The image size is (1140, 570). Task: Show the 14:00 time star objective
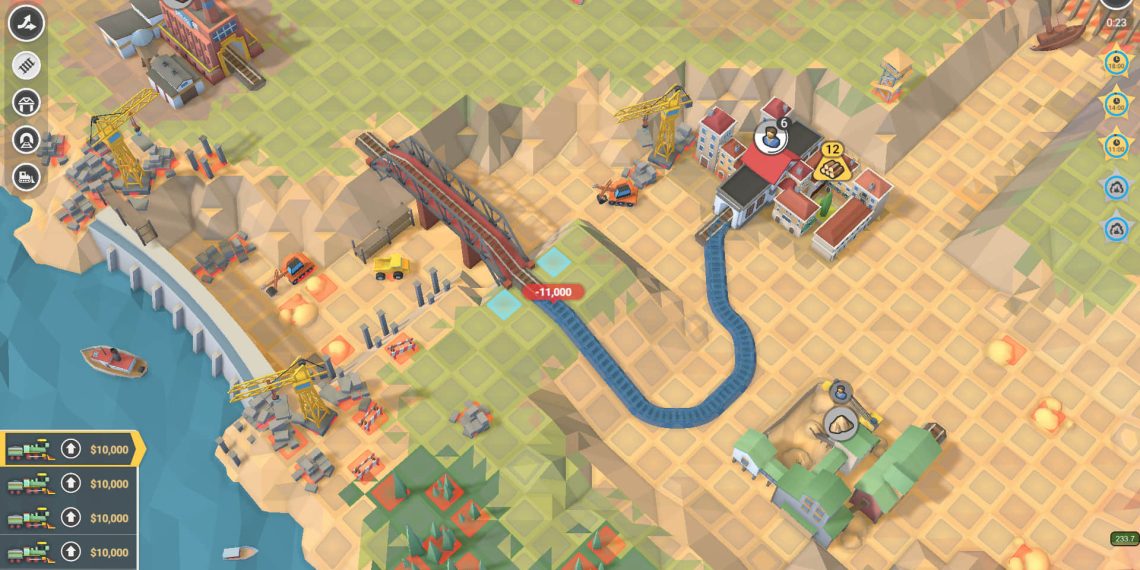1116,104
